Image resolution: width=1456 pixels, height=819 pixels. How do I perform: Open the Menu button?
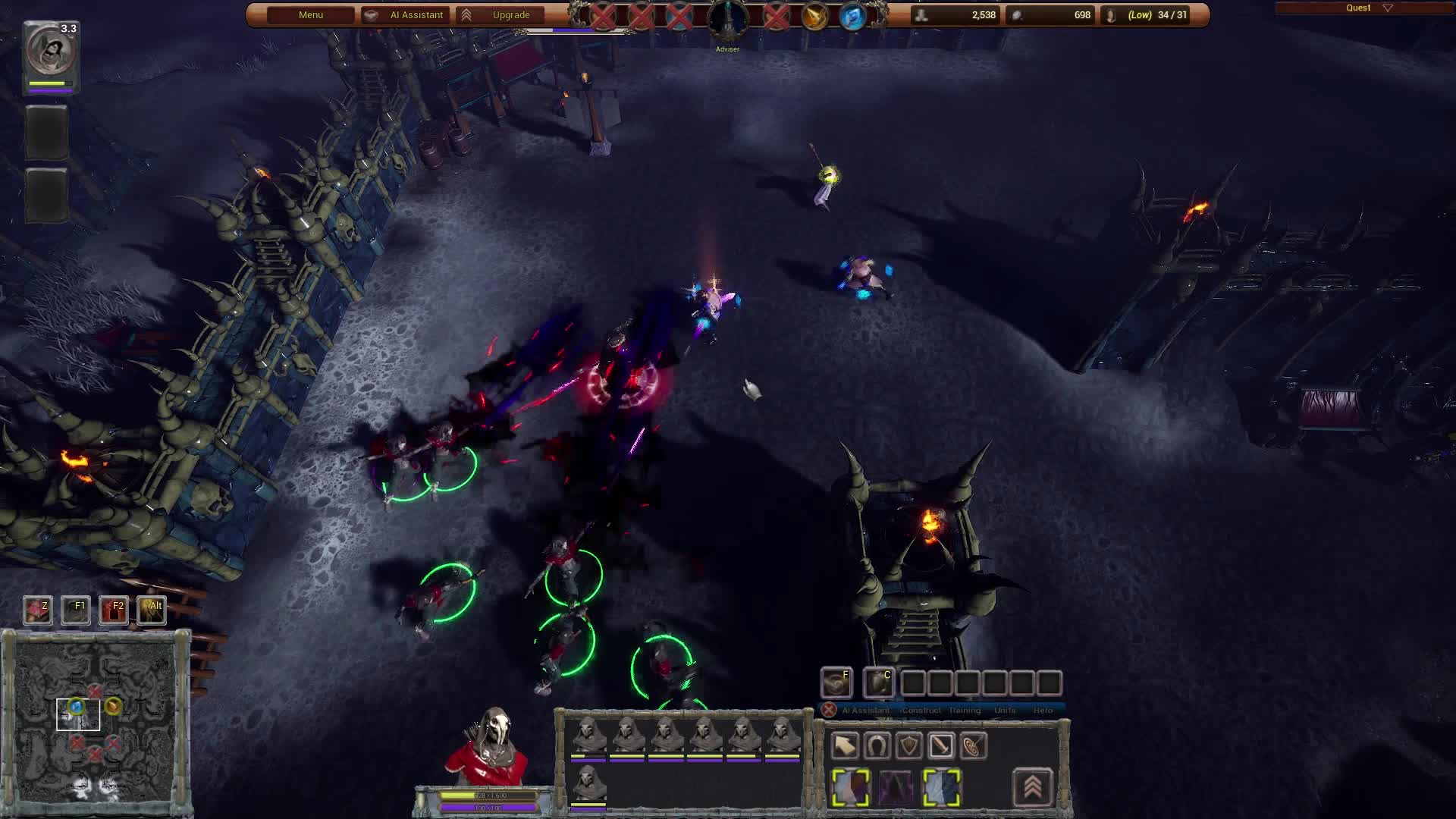[311, 15]
